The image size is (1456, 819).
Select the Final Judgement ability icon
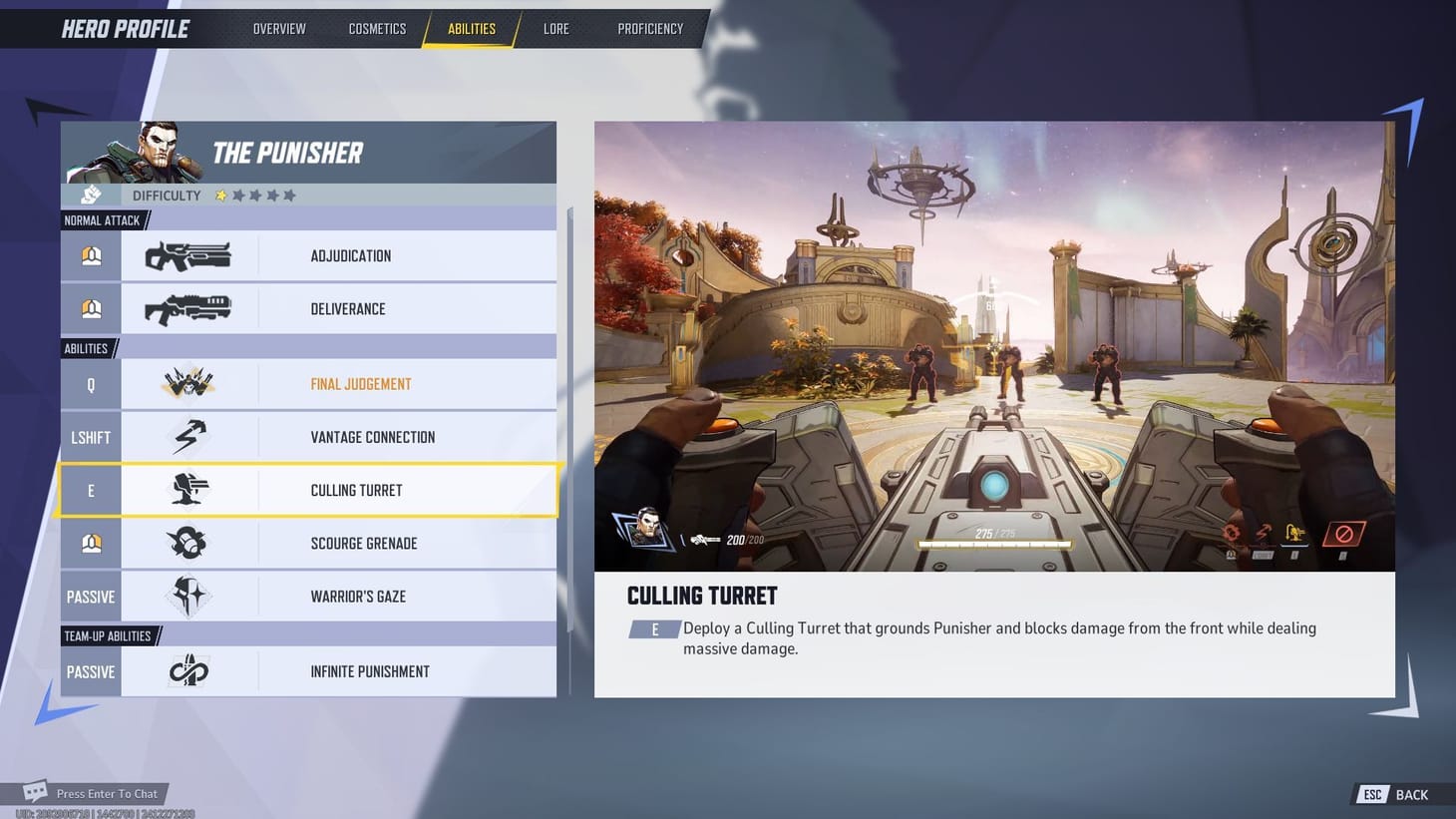189,383
